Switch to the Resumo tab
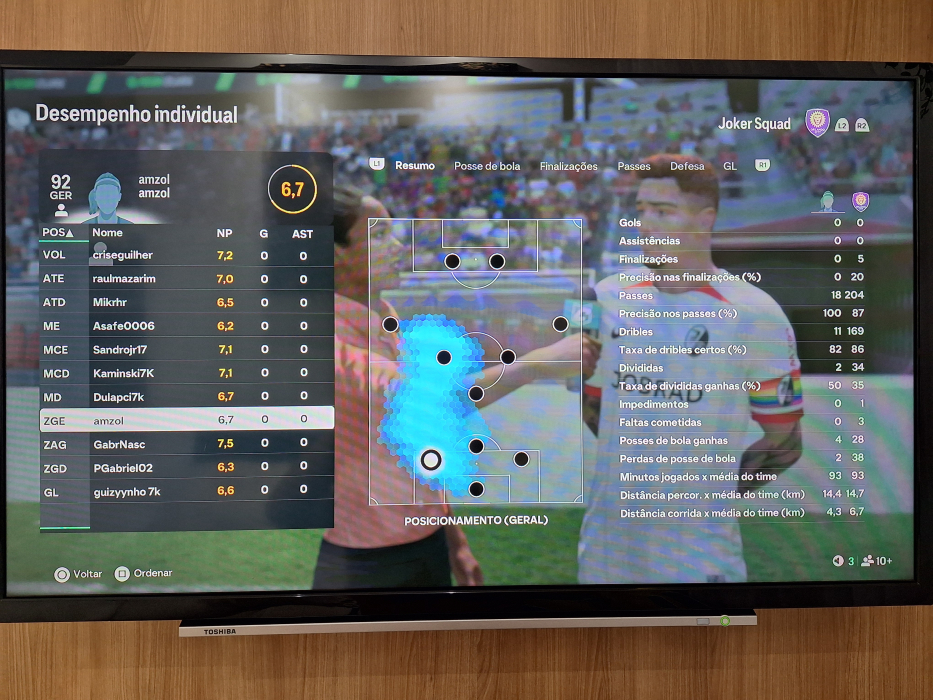This screenshot has width=933, height=700. (x=414, y=166)
